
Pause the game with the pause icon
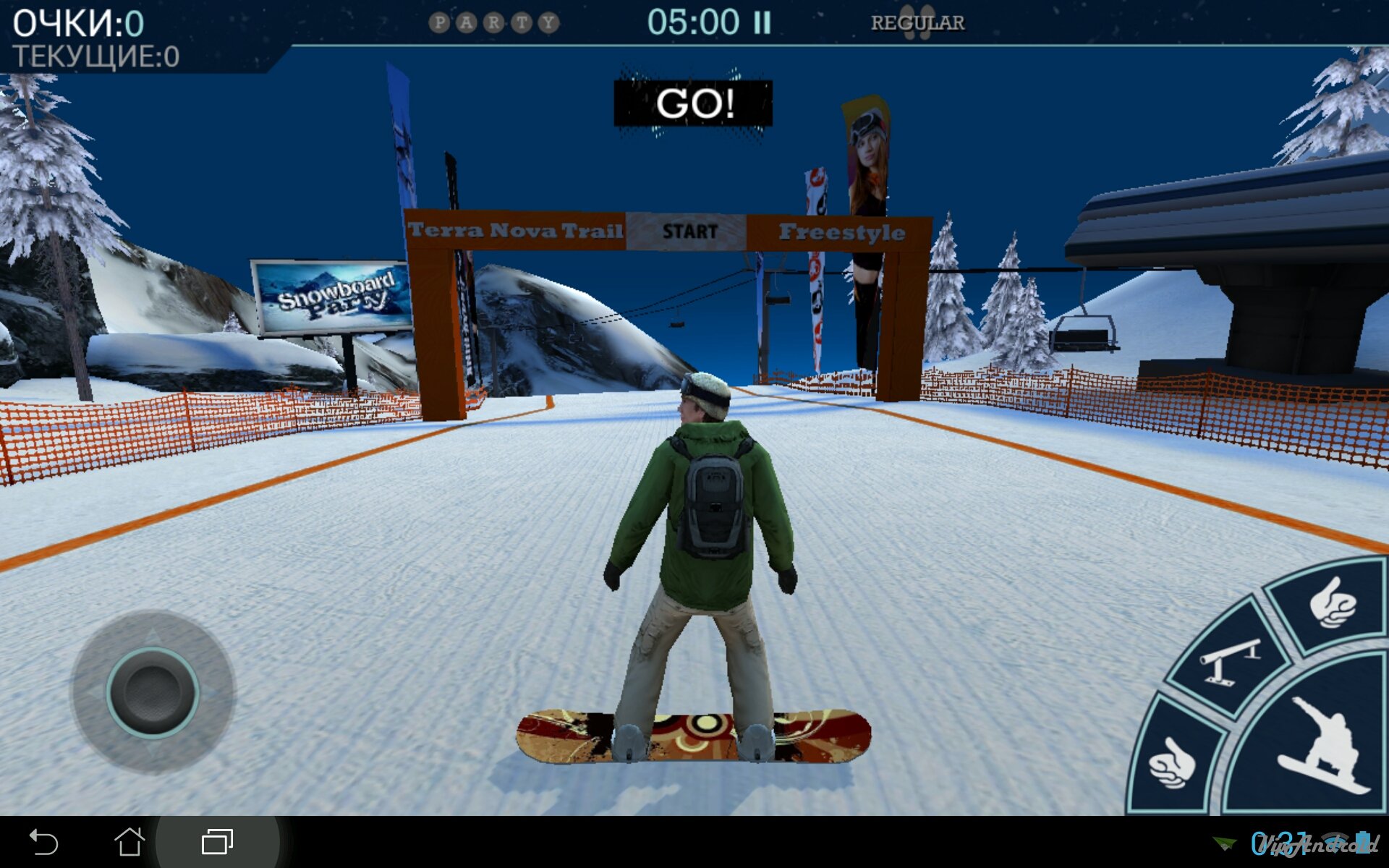[762, 23]
